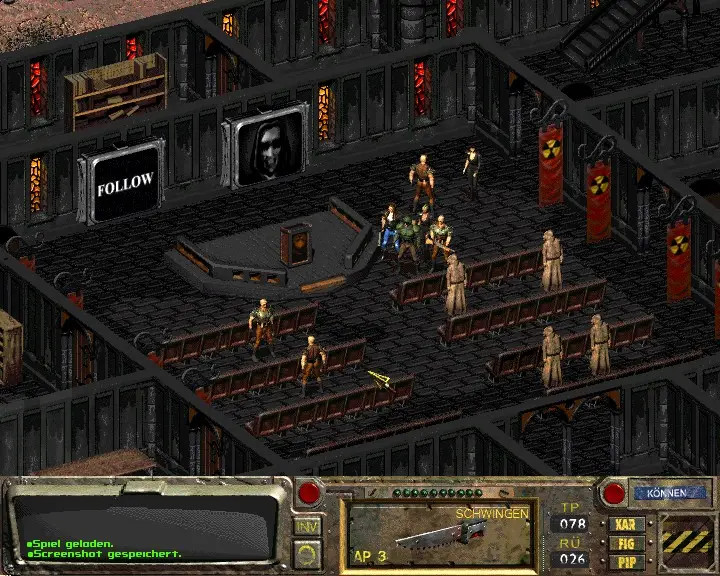
Task: Open the FIG character sheet
Action: click(x=626, y=542)
